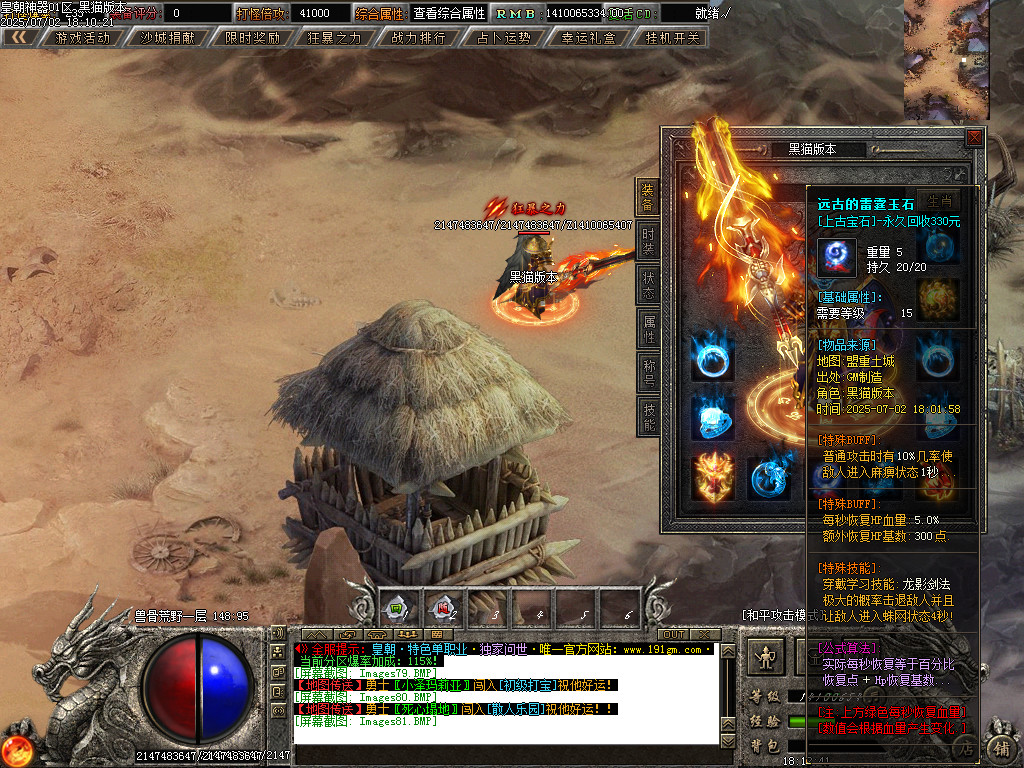The height and width of the screenshot is (768, 1024).
Task: Open the 称号 titles tab
Action: pyautogui.click(x=648, y=372)
